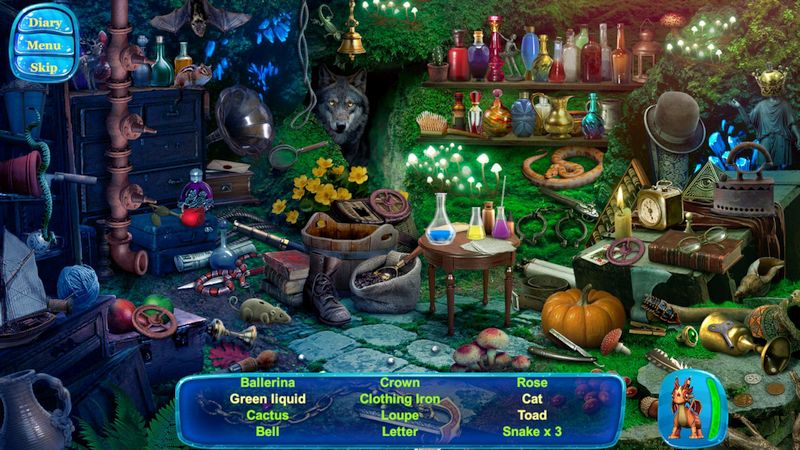The height and width of the screenshot is (450, 800).
Task: Skip the hidden object scene
Action: 44,67
